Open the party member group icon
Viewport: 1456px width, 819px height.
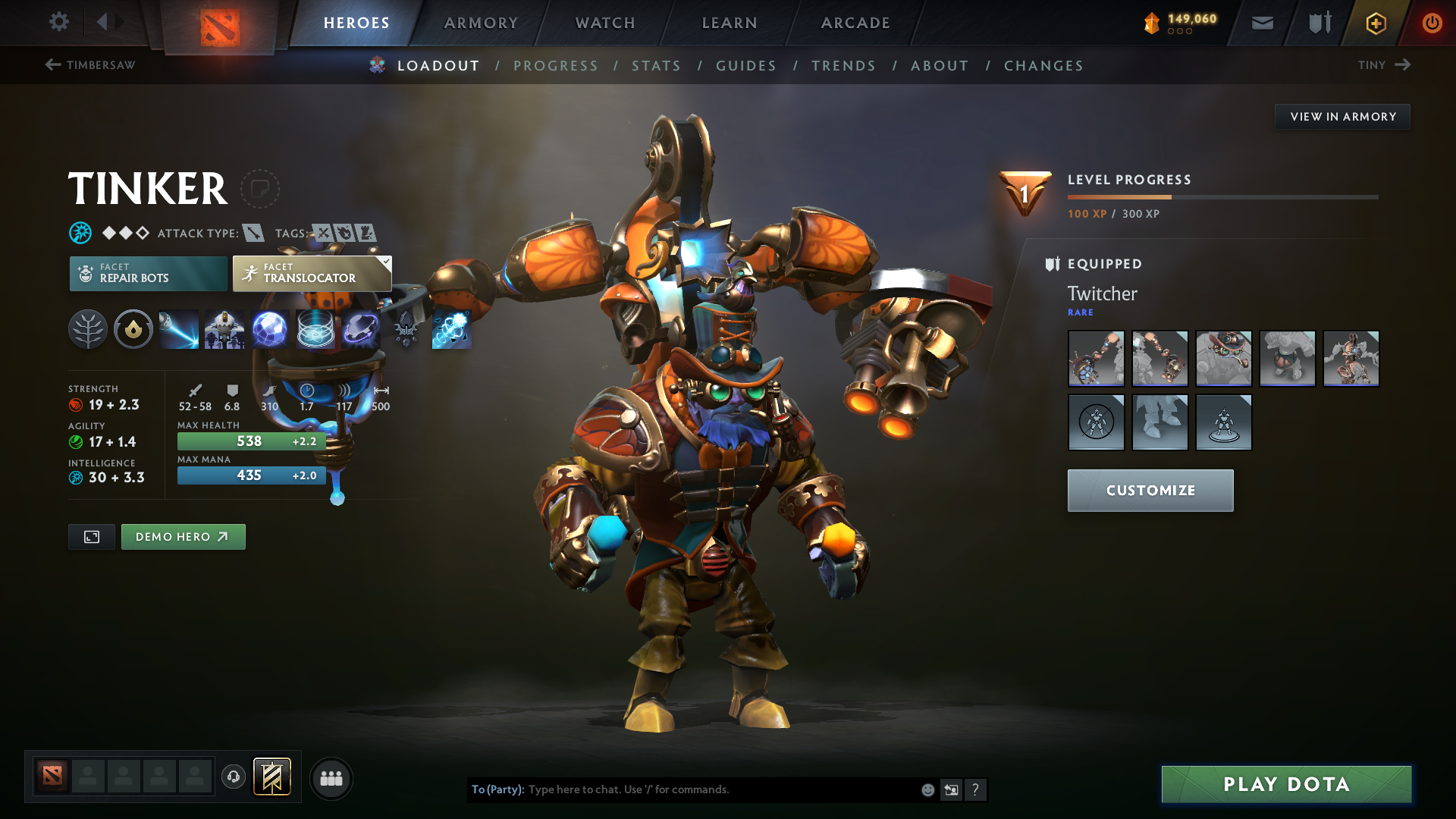point(331,778)
